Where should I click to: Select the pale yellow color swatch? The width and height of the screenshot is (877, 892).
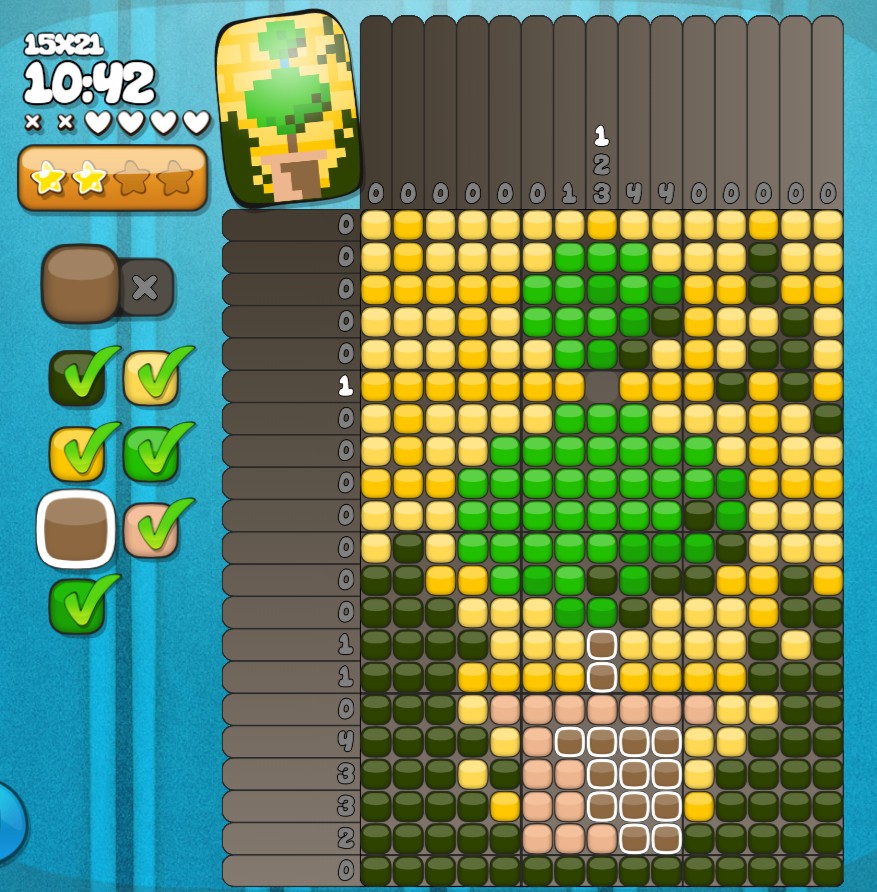coord(151,378)
